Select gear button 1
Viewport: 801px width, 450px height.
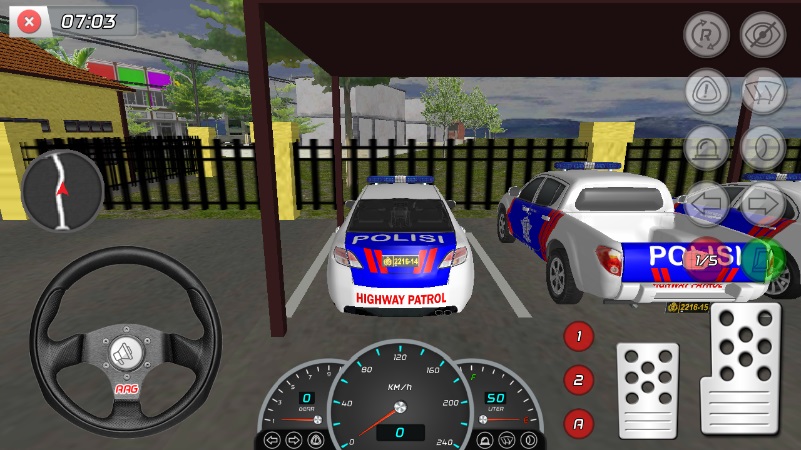coord(579,336)
